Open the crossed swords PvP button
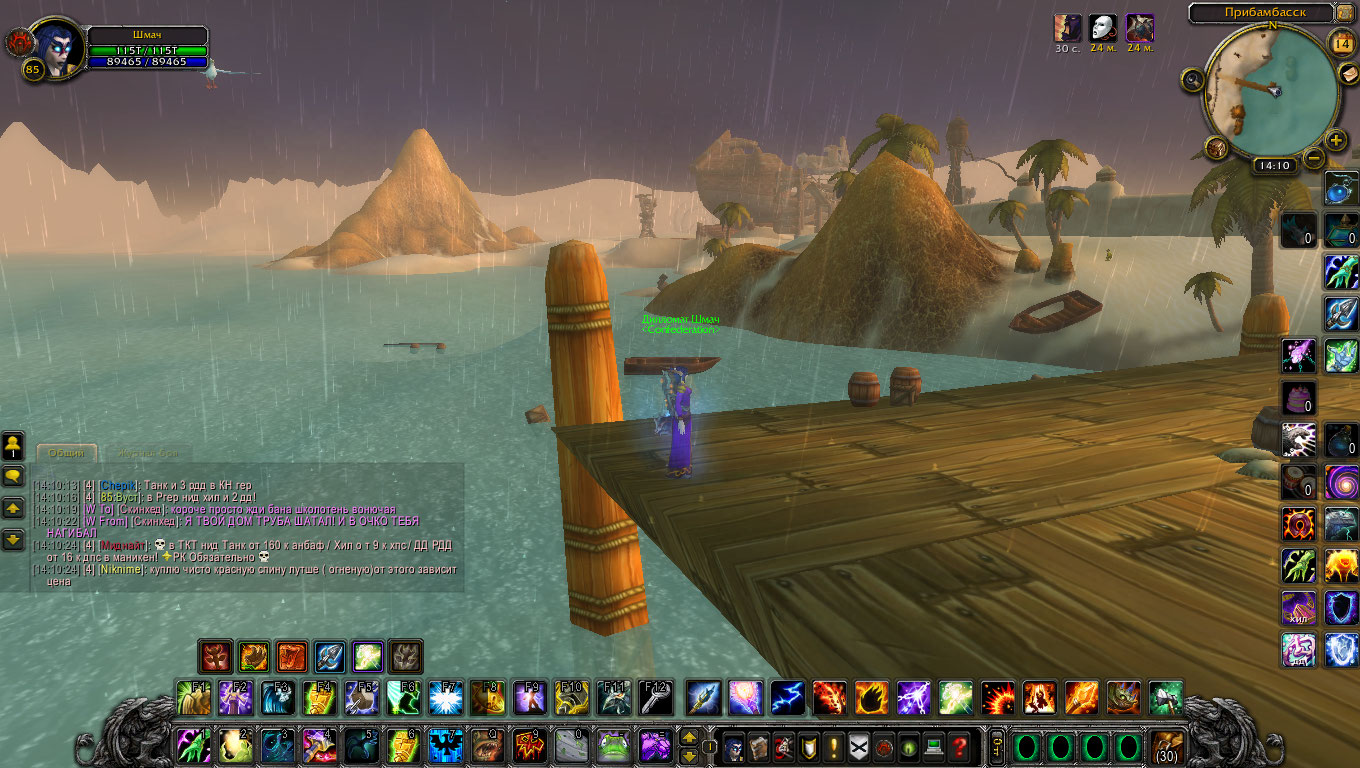Image resolution: width=1360 pixels, height=768 pixels. (x=858, y=746)
